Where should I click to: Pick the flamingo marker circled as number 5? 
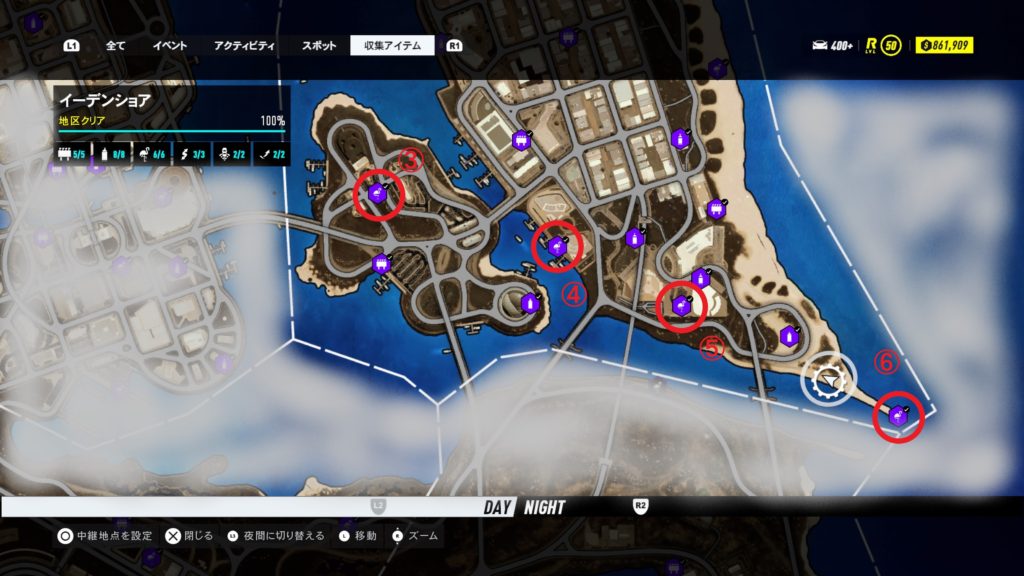tap(683, 305)
